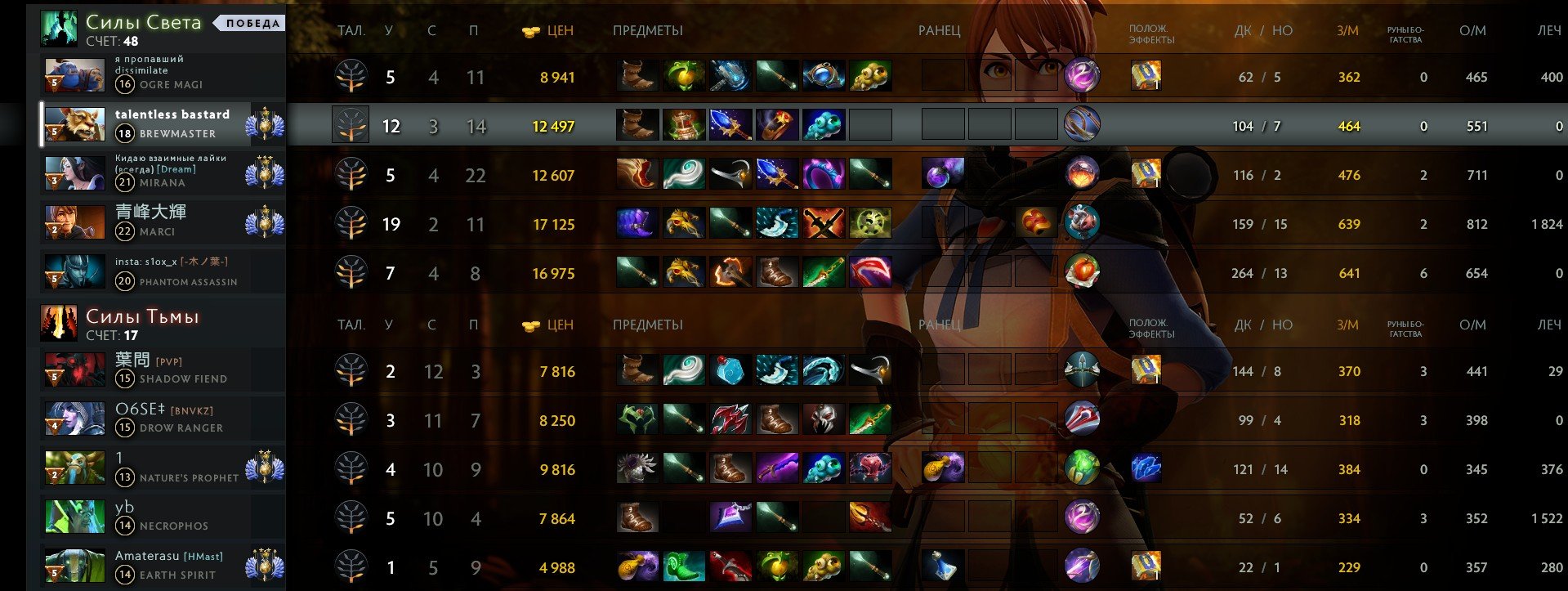Inspect Mirana's Eul's Scepter wind icon
Viewport: 1568px width, 591px height.
[x=684, y=174]
